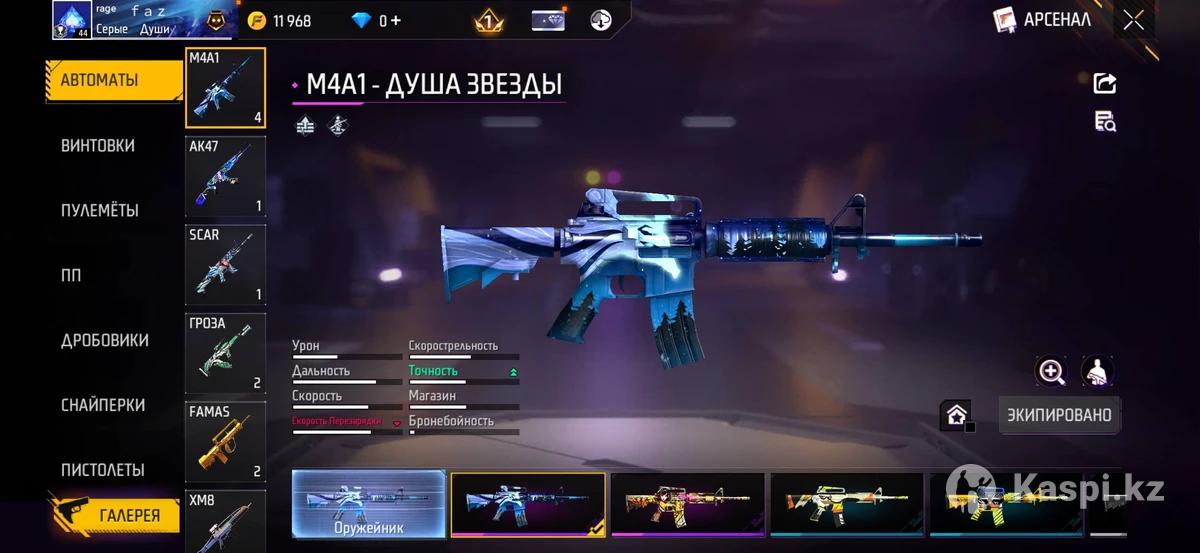Switch to Снайперки category
The height and width of the screenshot is (553, 1200).
(103, 405)
